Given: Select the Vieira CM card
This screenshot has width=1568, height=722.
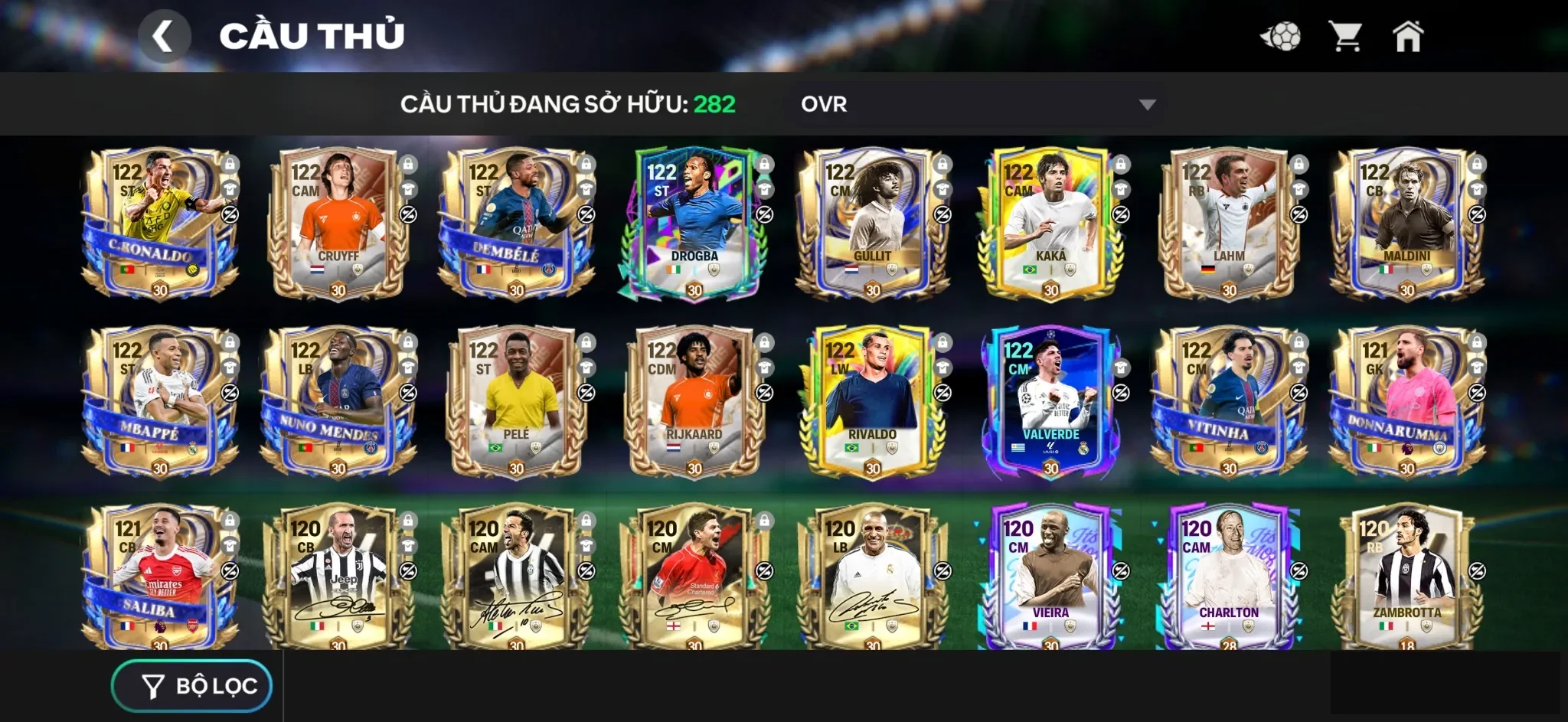Looking at the screenshot, I should point(1050,578).
